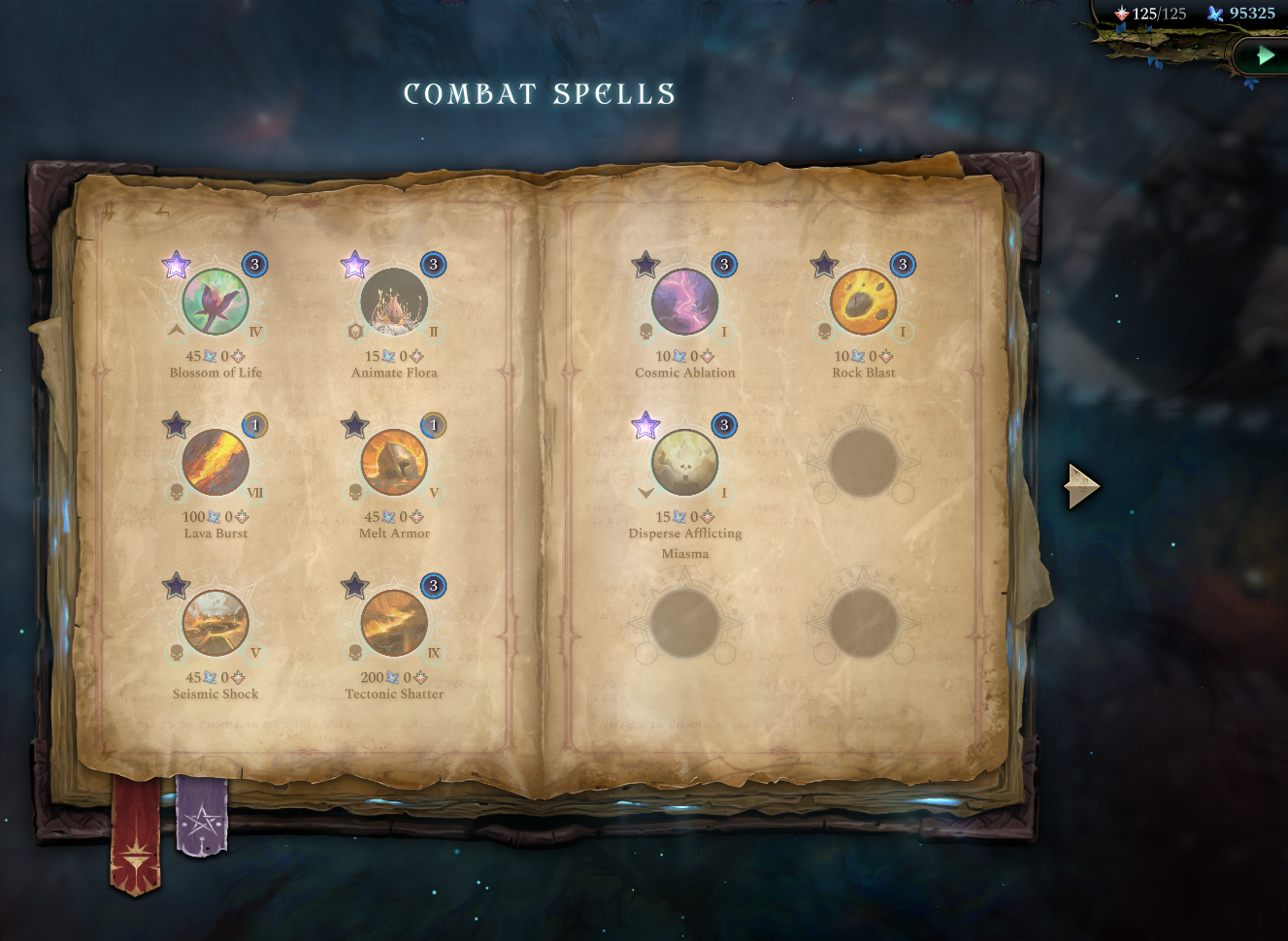
Task: Open the Animate Flora spell
Action: pyautogui.click(x=392, y=302)
